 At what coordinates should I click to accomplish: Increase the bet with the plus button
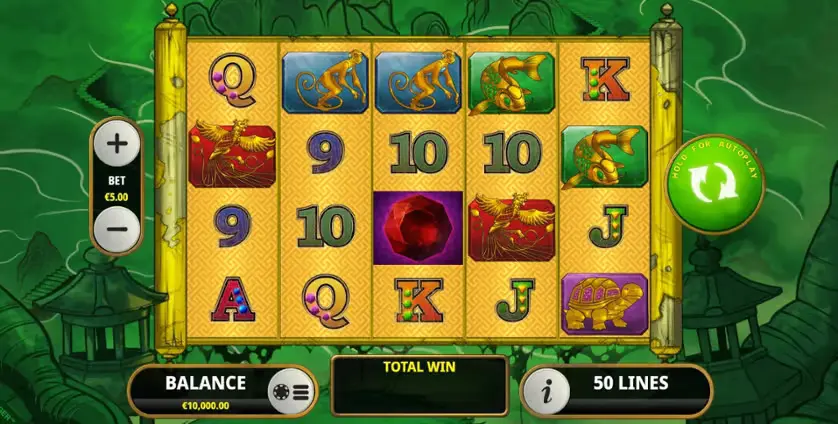click(117, 144)
